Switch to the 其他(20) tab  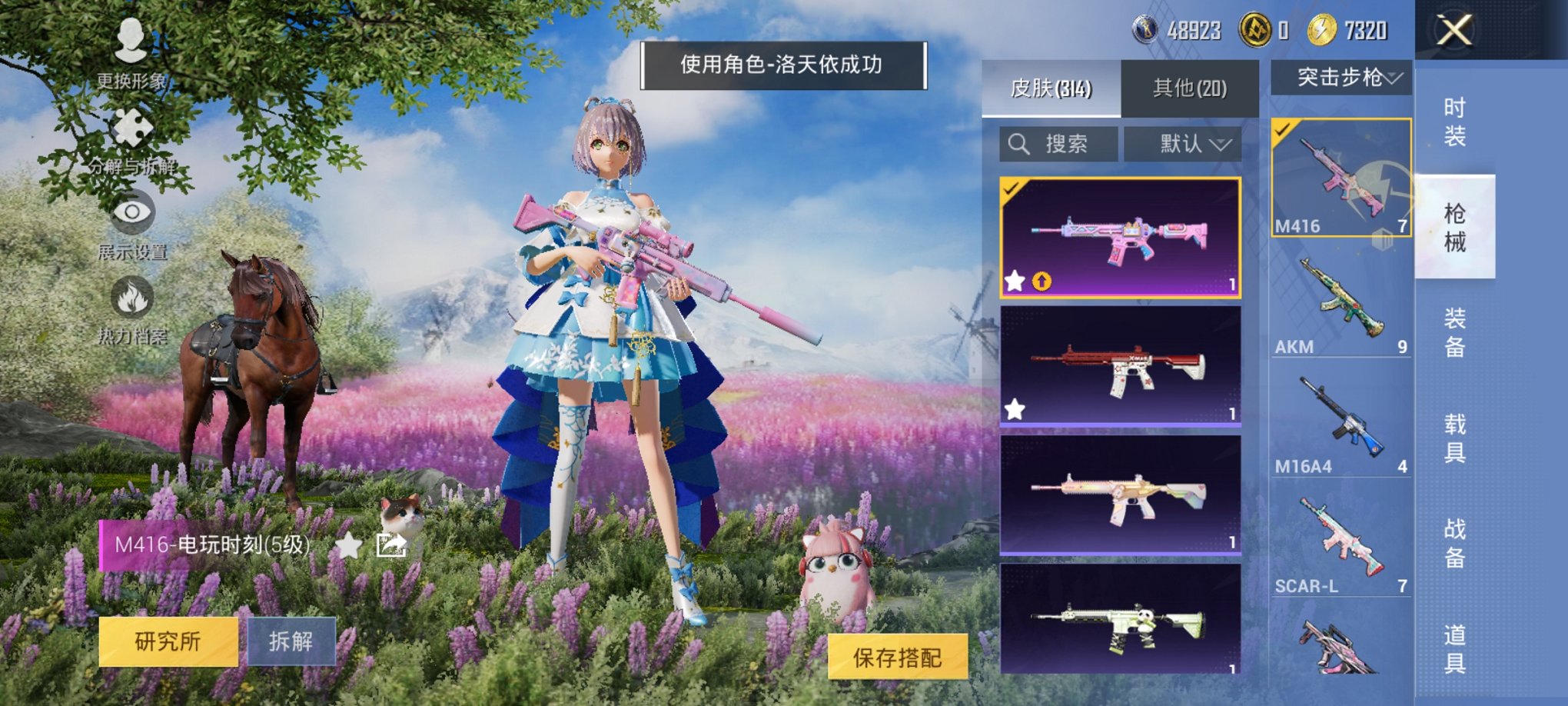point(1190,87)
